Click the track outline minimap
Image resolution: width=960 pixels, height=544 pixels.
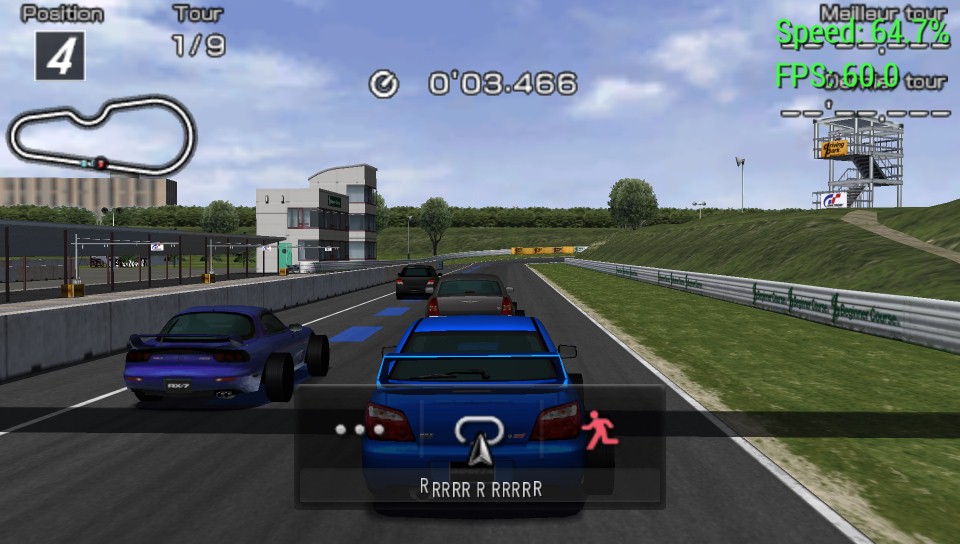pos(100,135)
